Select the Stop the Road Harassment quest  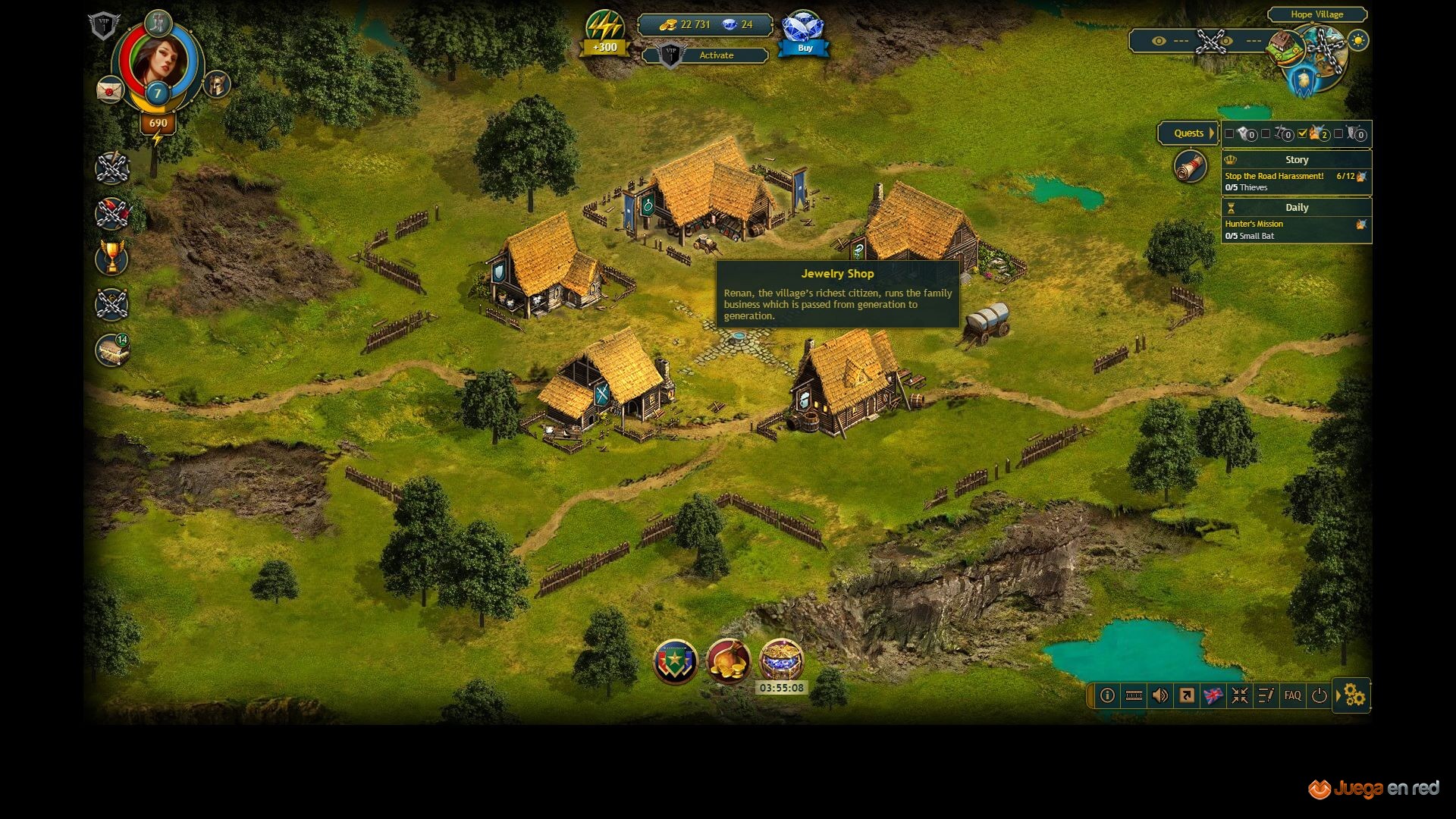coord(1274,176)
